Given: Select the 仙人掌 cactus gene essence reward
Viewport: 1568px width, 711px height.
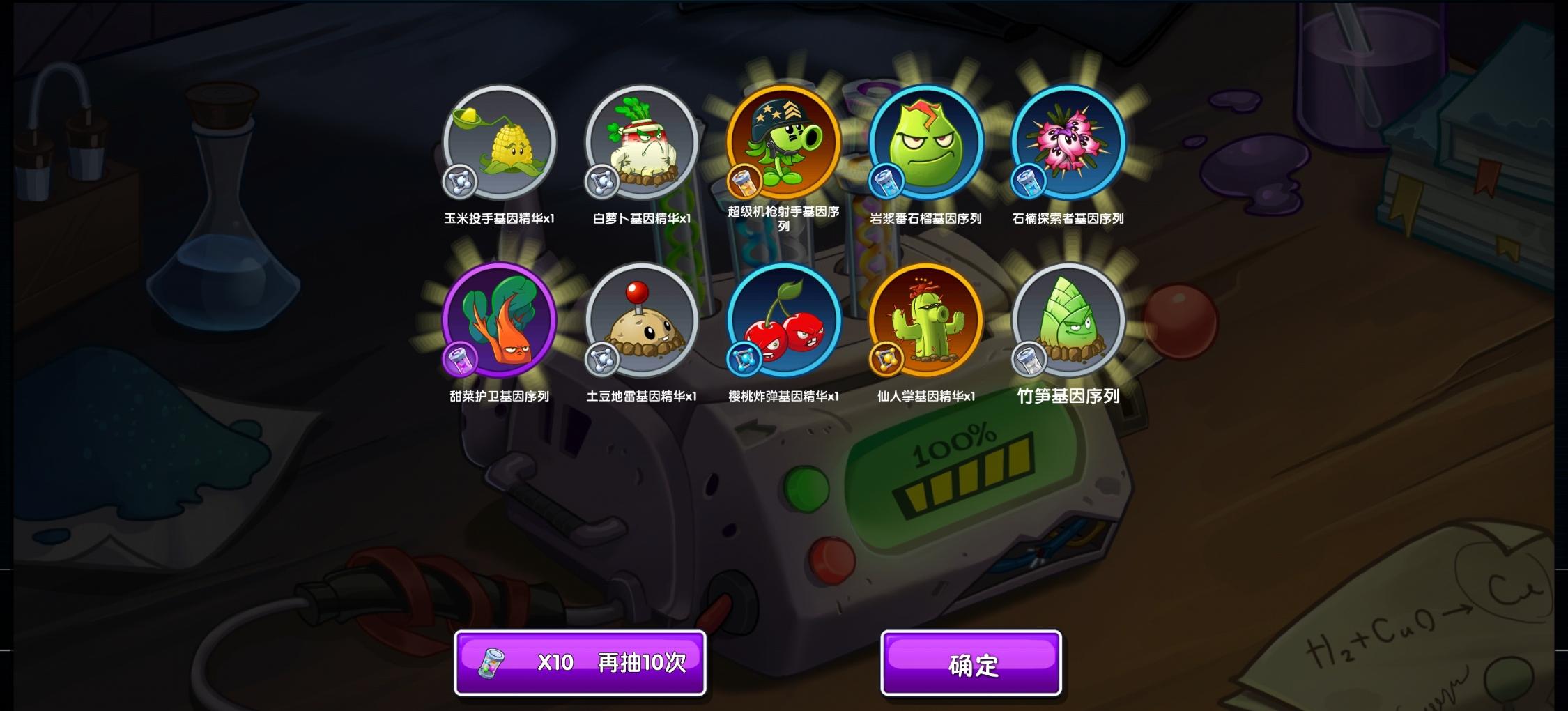Looking at the screenshot, I should (x=925, y=321).
